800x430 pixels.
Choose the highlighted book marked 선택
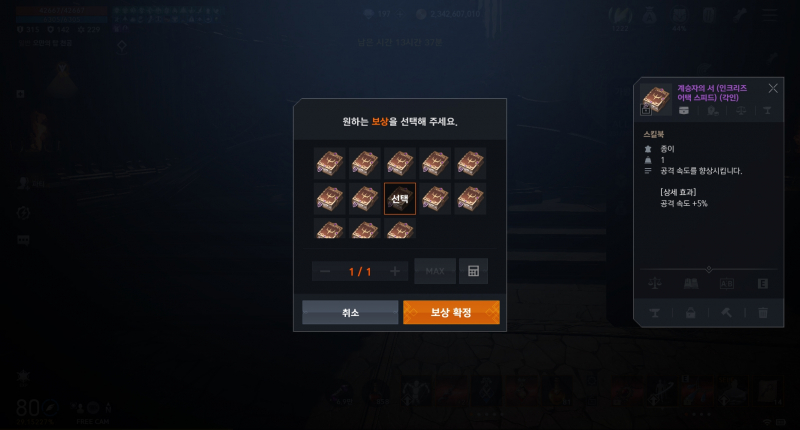[399, 198]
